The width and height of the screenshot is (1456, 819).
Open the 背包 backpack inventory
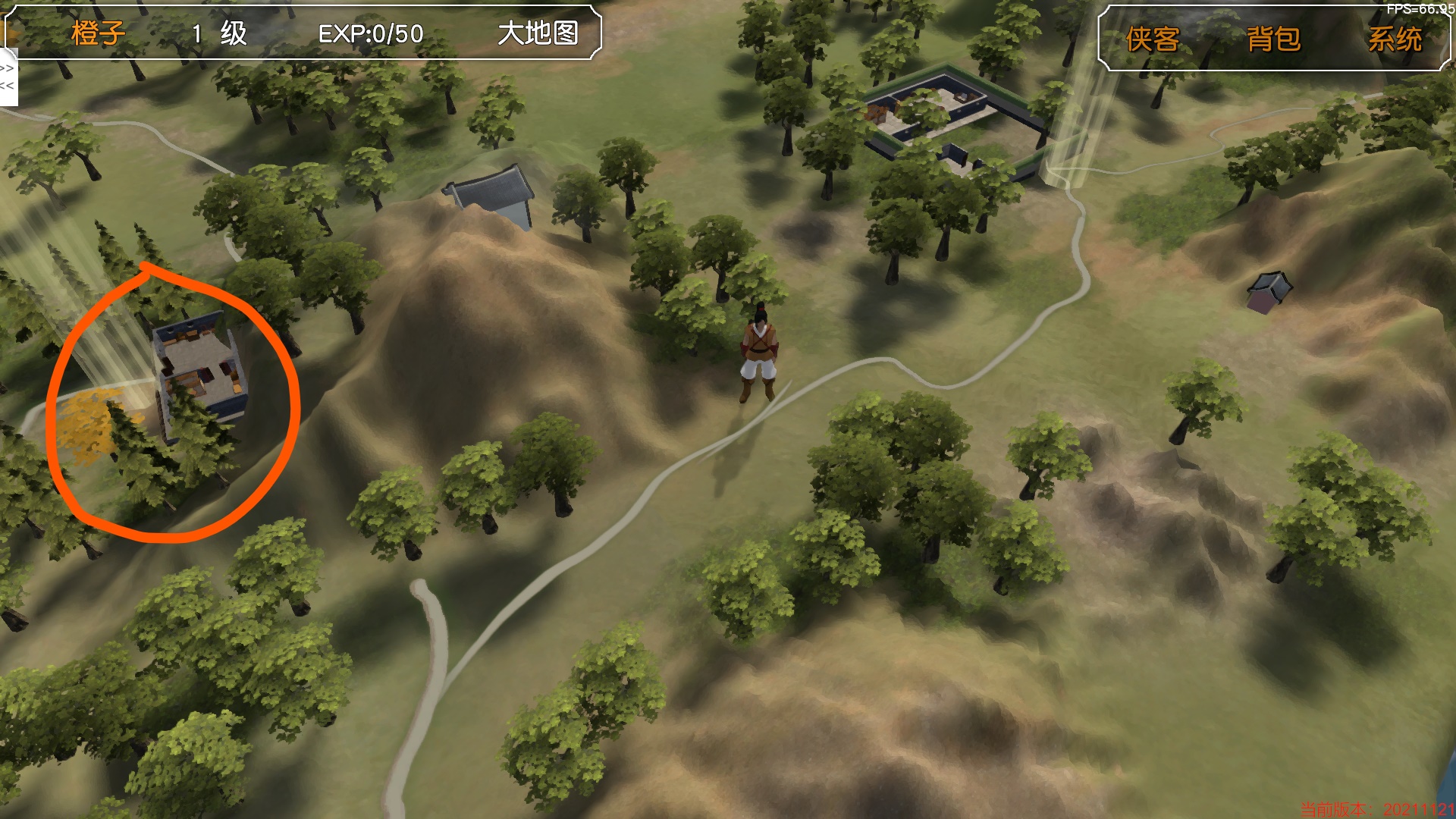coord(1273,39)
